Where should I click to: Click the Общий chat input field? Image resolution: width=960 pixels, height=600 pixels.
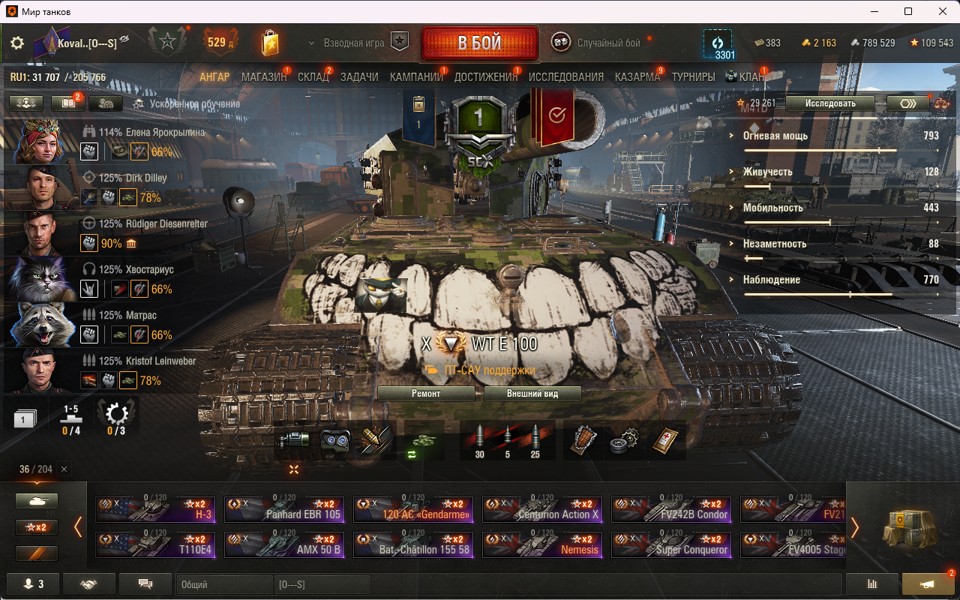point(222,584)
